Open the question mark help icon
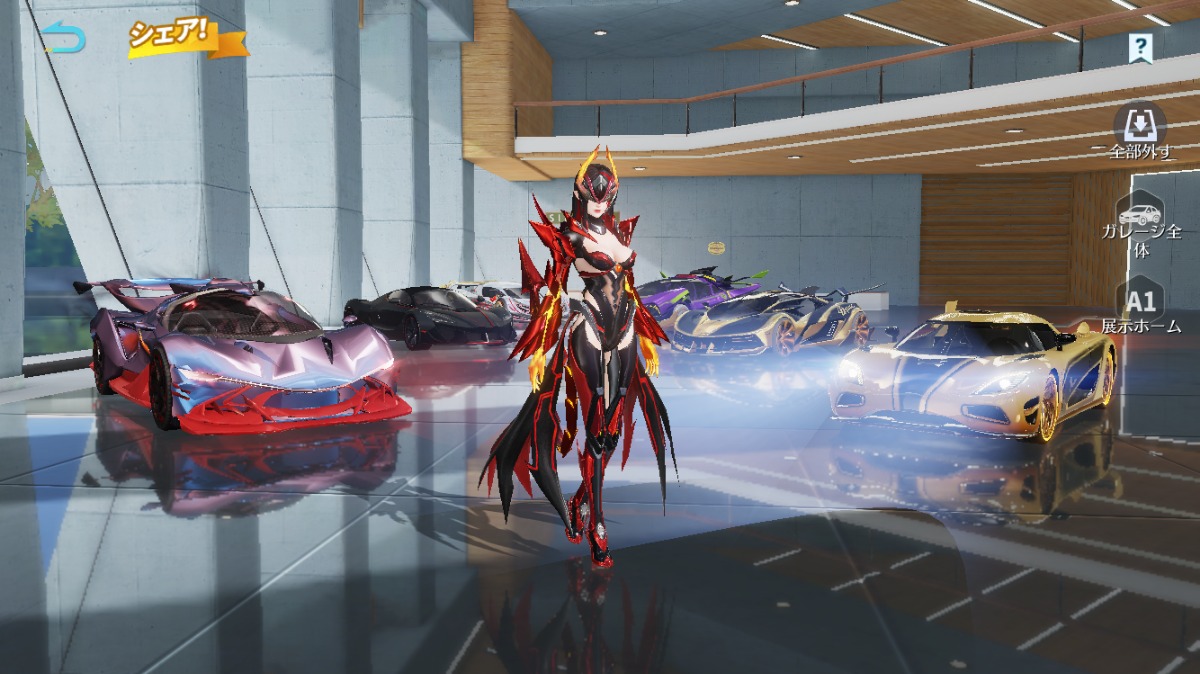This screenshot has height=674, width=1200. (1140, 47)
